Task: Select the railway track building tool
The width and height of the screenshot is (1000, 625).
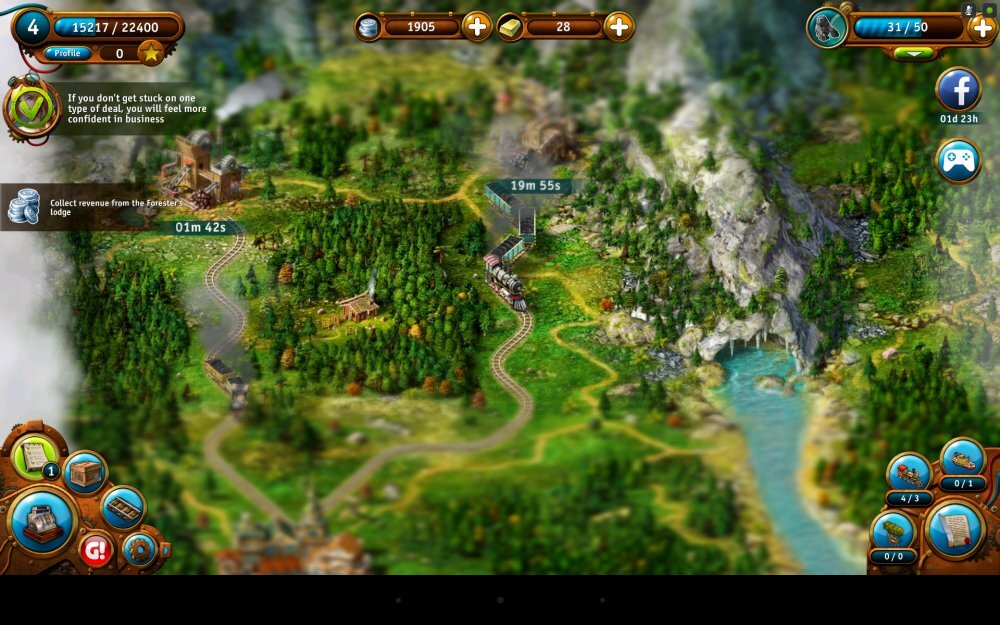Action: 123,507
